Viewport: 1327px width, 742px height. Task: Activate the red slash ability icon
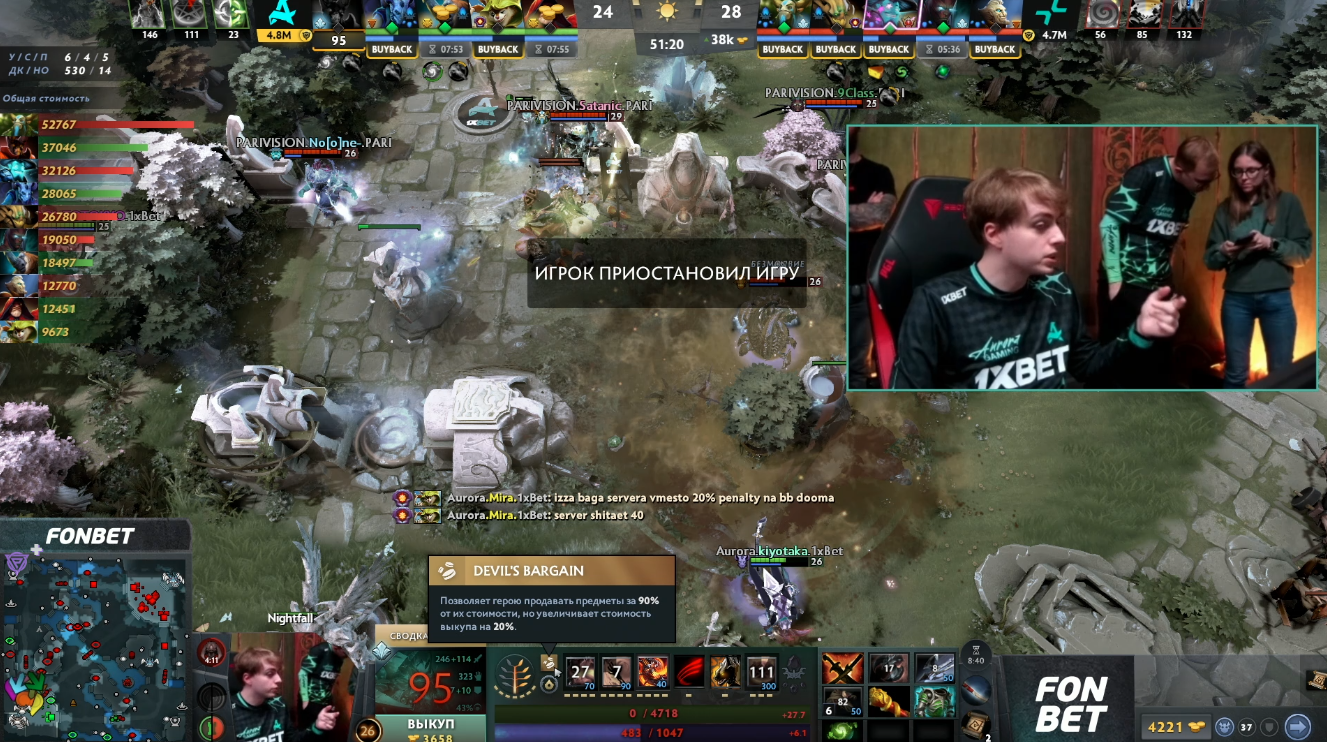point(689,672)
